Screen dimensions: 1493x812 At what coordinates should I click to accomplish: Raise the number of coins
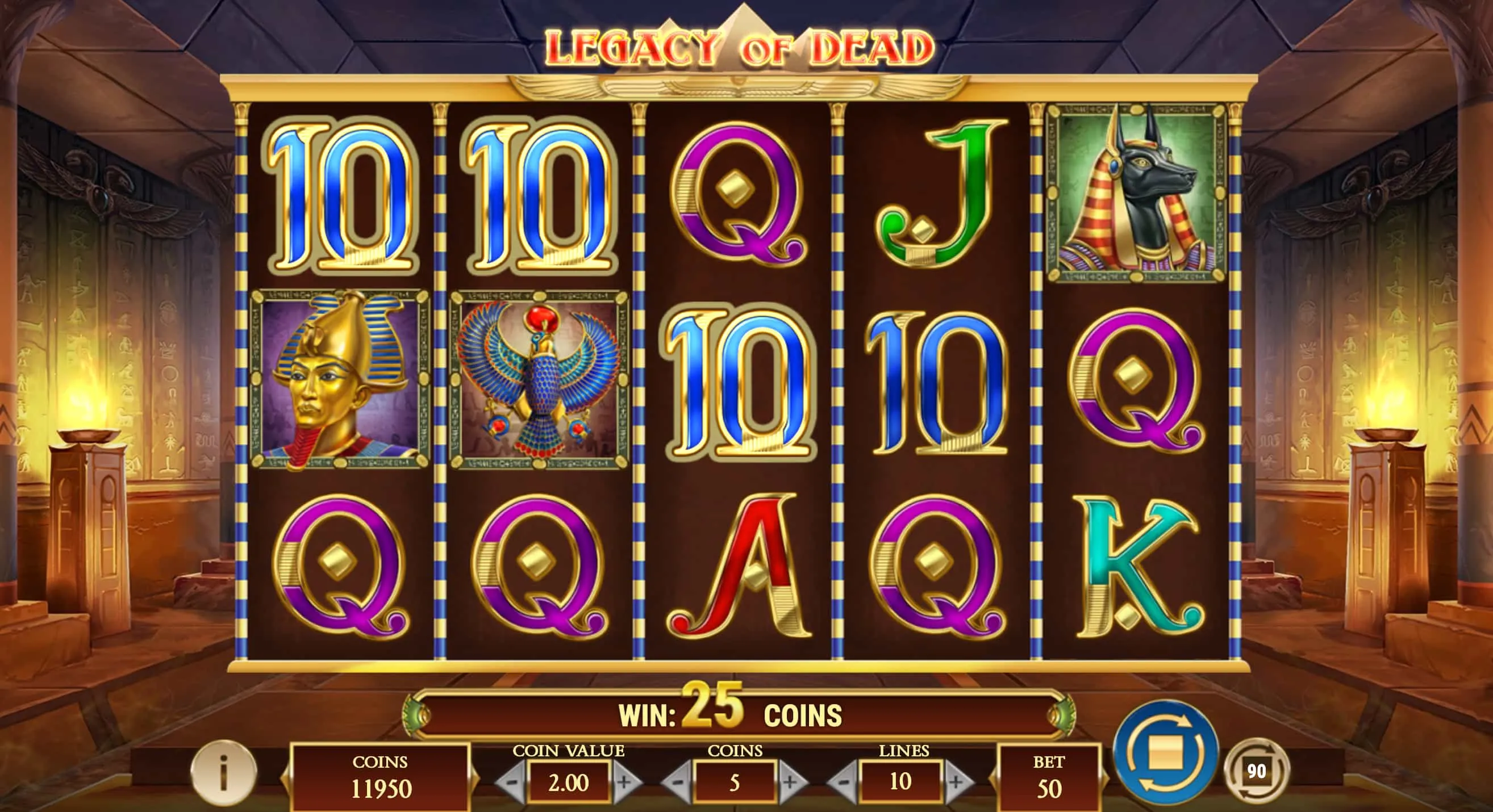click(x=790, y=782)
